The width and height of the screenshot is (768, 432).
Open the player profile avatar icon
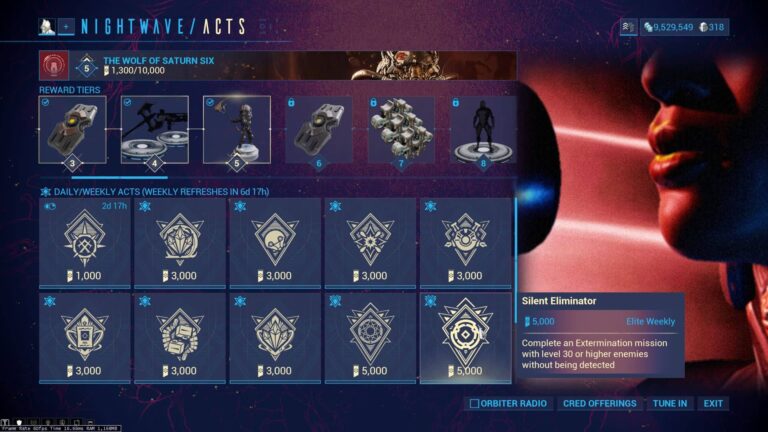click(46, 27)
